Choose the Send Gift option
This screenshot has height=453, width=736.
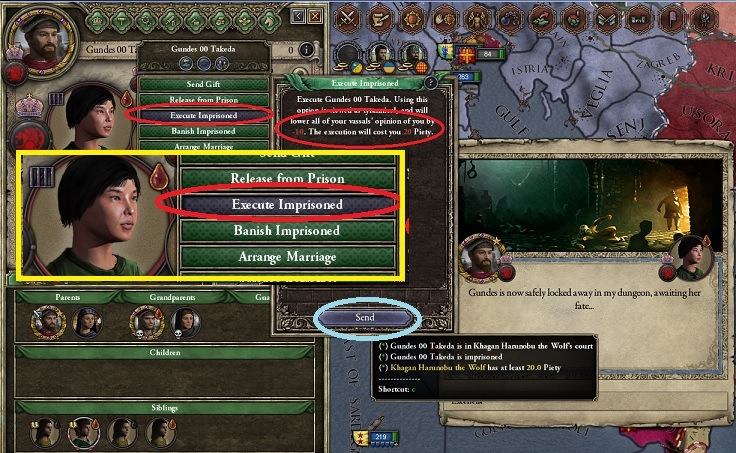203,86
